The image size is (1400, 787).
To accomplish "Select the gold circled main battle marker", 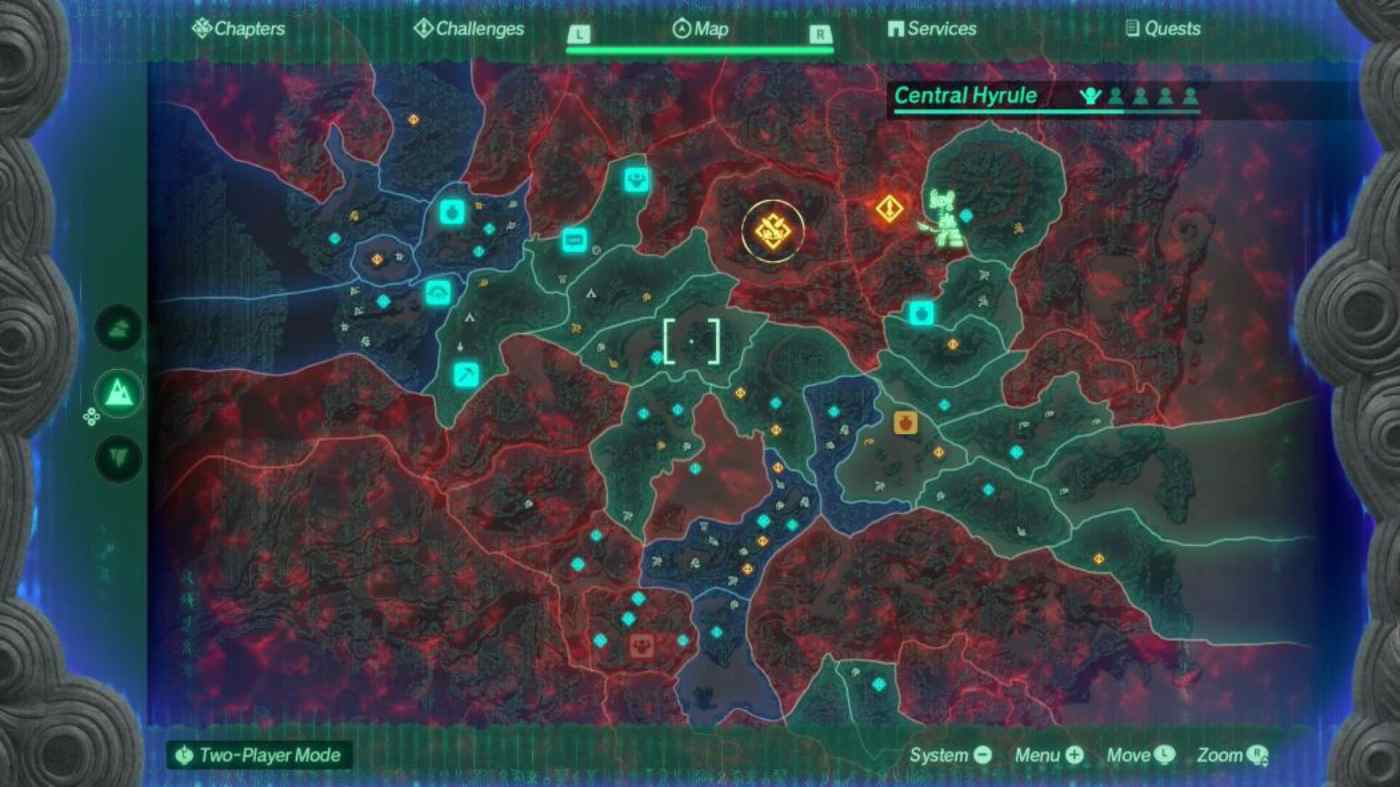I will click(x=773, y=232).
